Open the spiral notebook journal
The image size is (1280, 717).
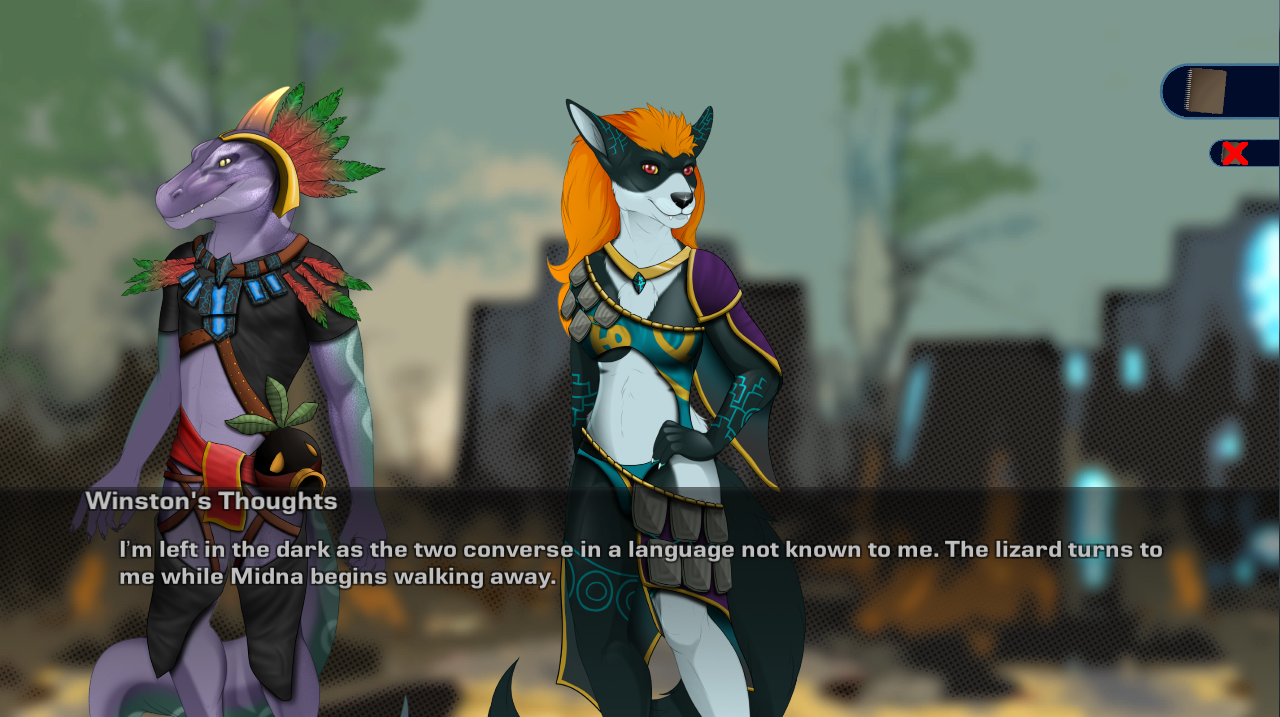click(1206, 91)
